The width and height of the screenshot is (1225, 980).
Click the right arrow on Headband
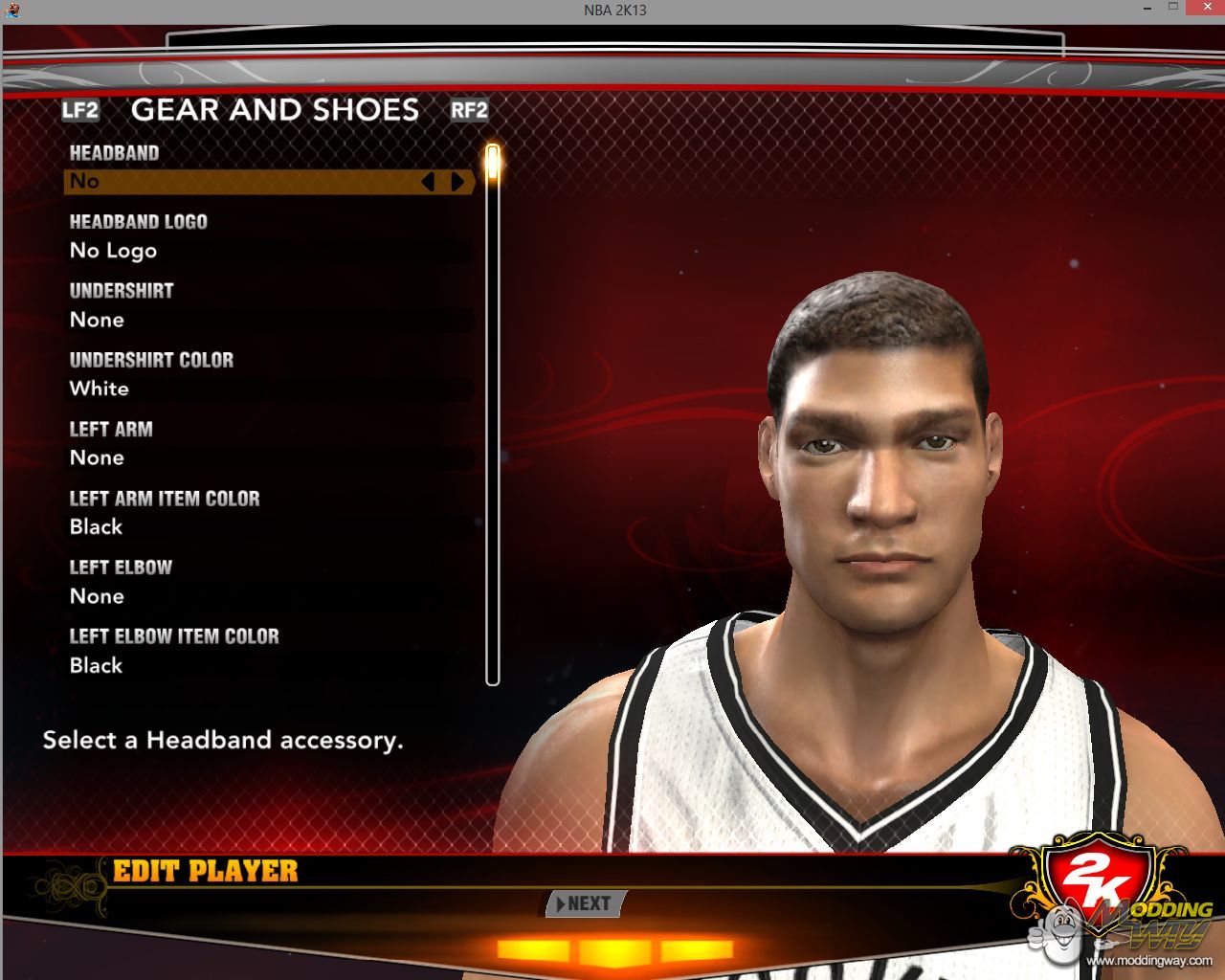click(457, 181)
